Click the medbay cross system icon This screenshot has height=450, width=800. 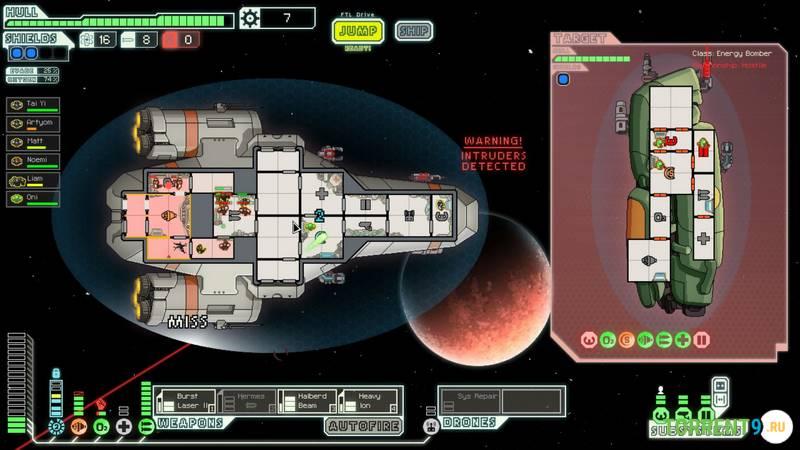point(124,427)
